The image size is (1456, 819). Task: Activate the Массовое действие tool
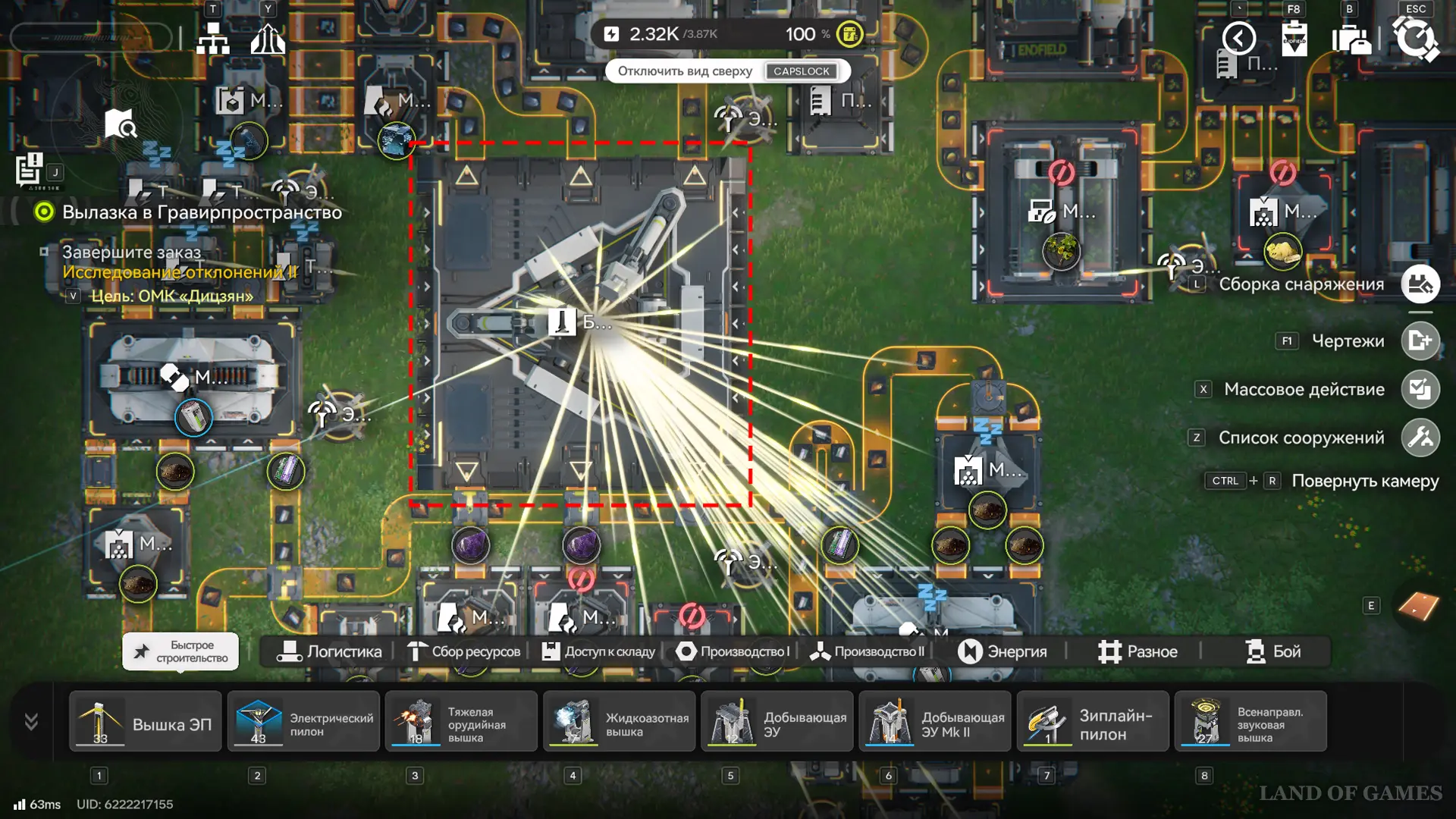click(1420, 390)
